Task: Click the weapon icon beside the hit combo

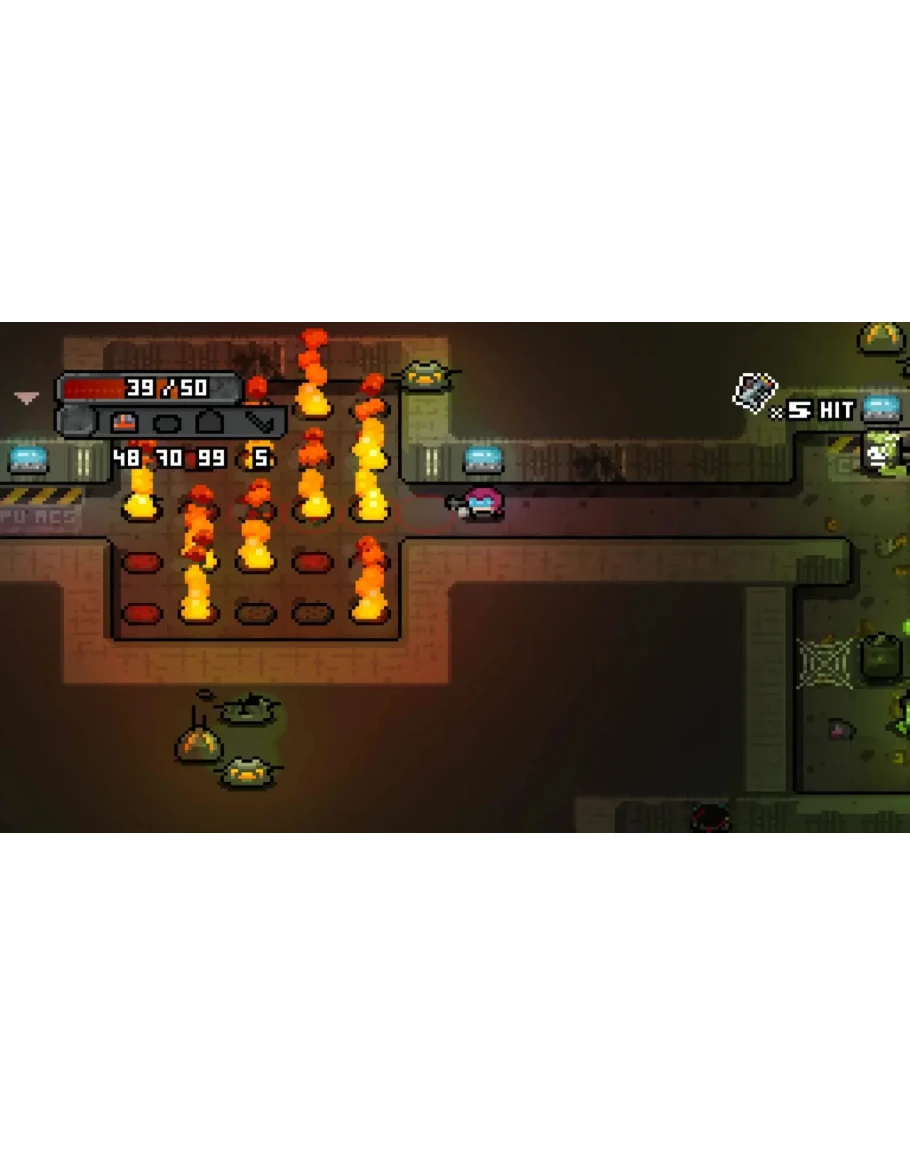Action: click(754, 392)
